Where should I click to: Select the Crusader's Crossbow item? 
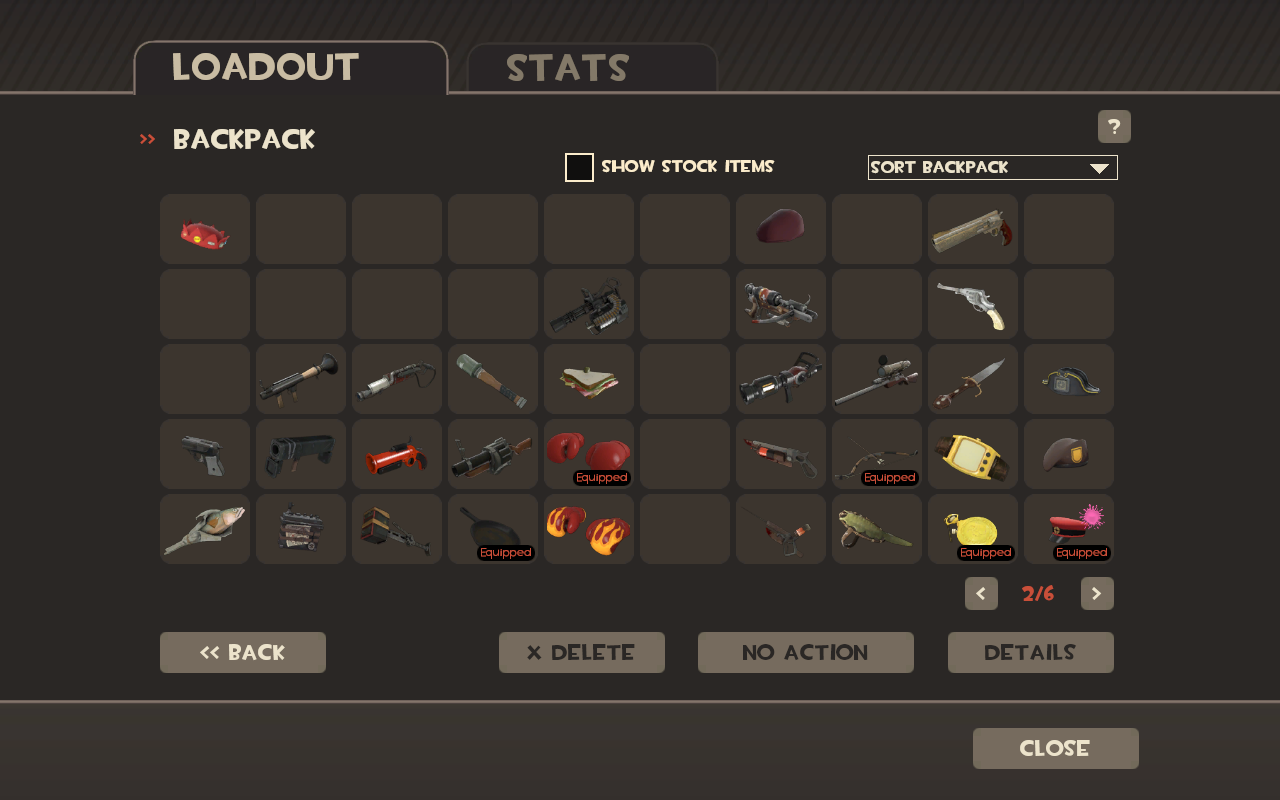pyautogui.click(x=780, y=303)
